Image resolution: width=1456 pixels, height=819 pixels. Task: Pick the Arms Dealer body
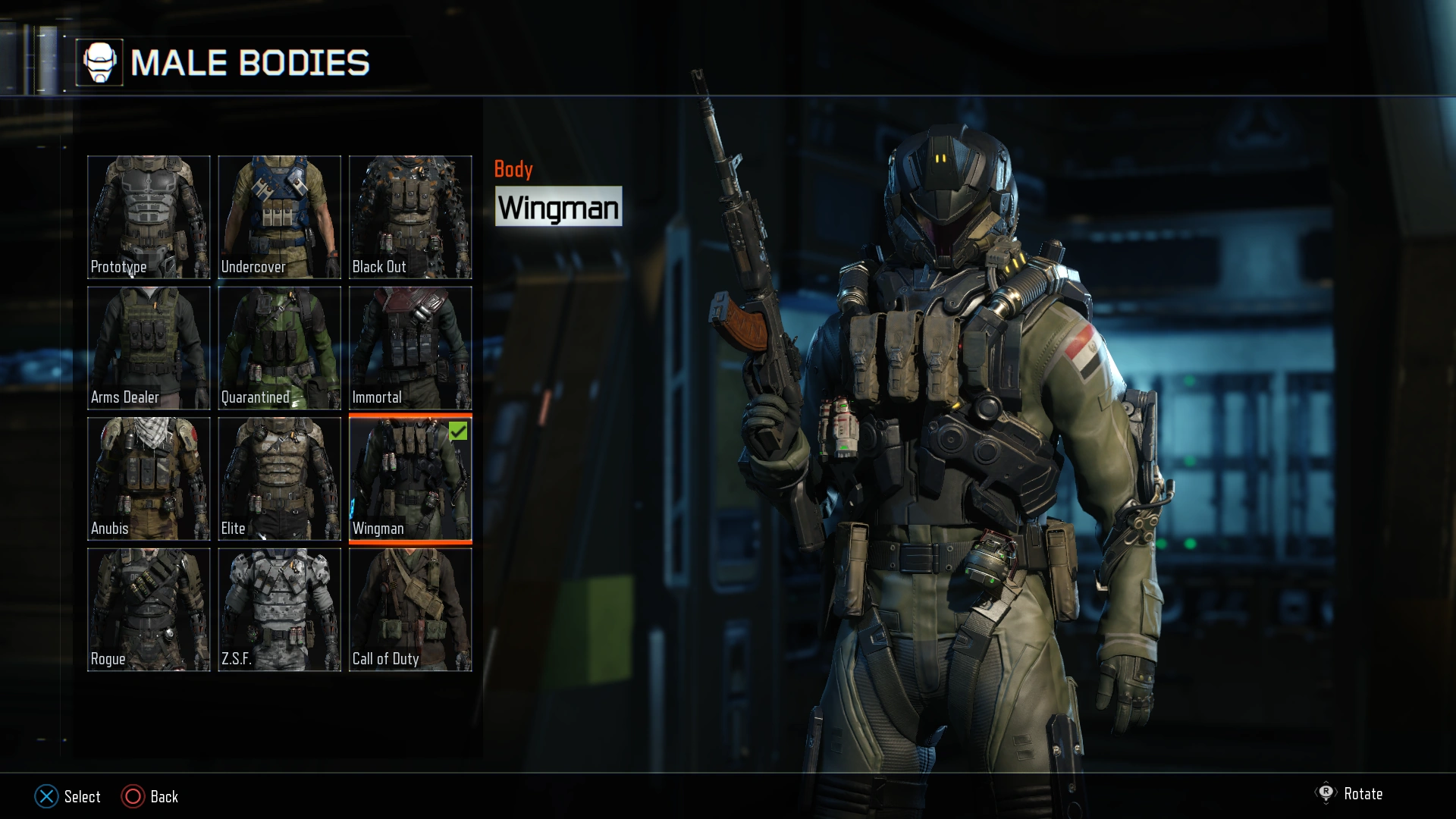(149, 348)
